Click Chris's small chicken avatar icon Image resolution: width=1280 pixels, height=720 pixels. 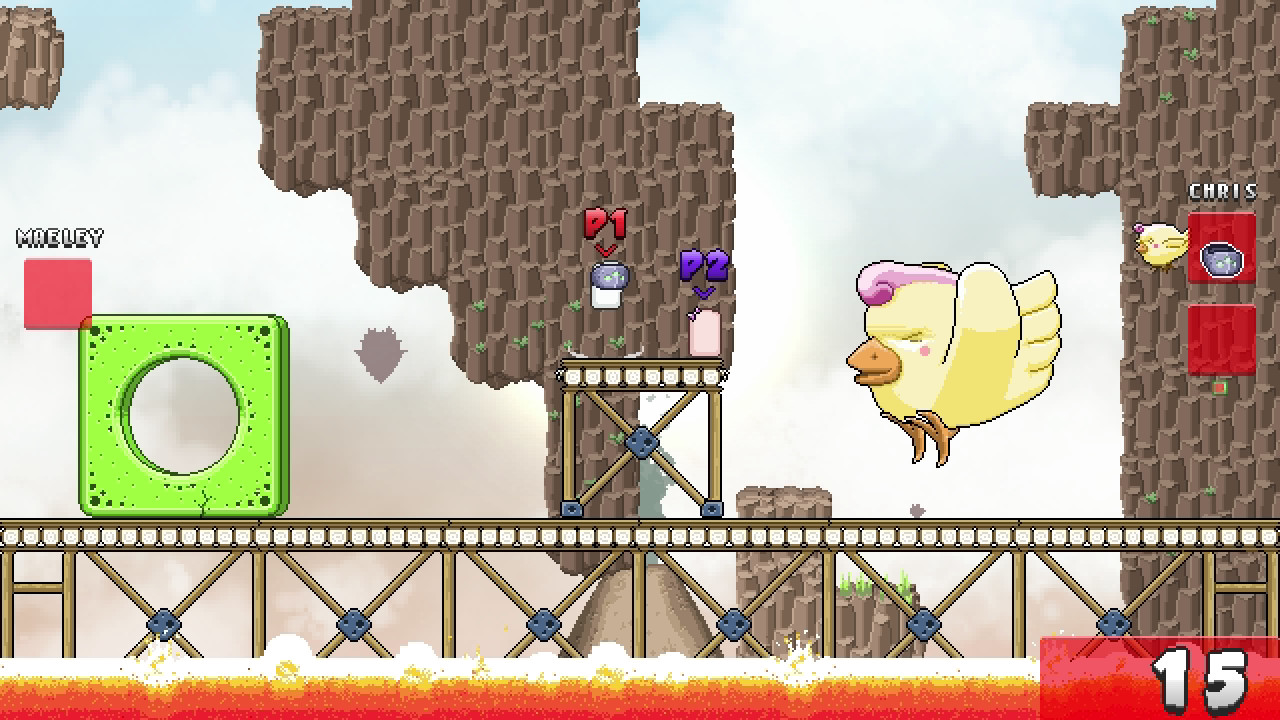tap(1160, 240)
